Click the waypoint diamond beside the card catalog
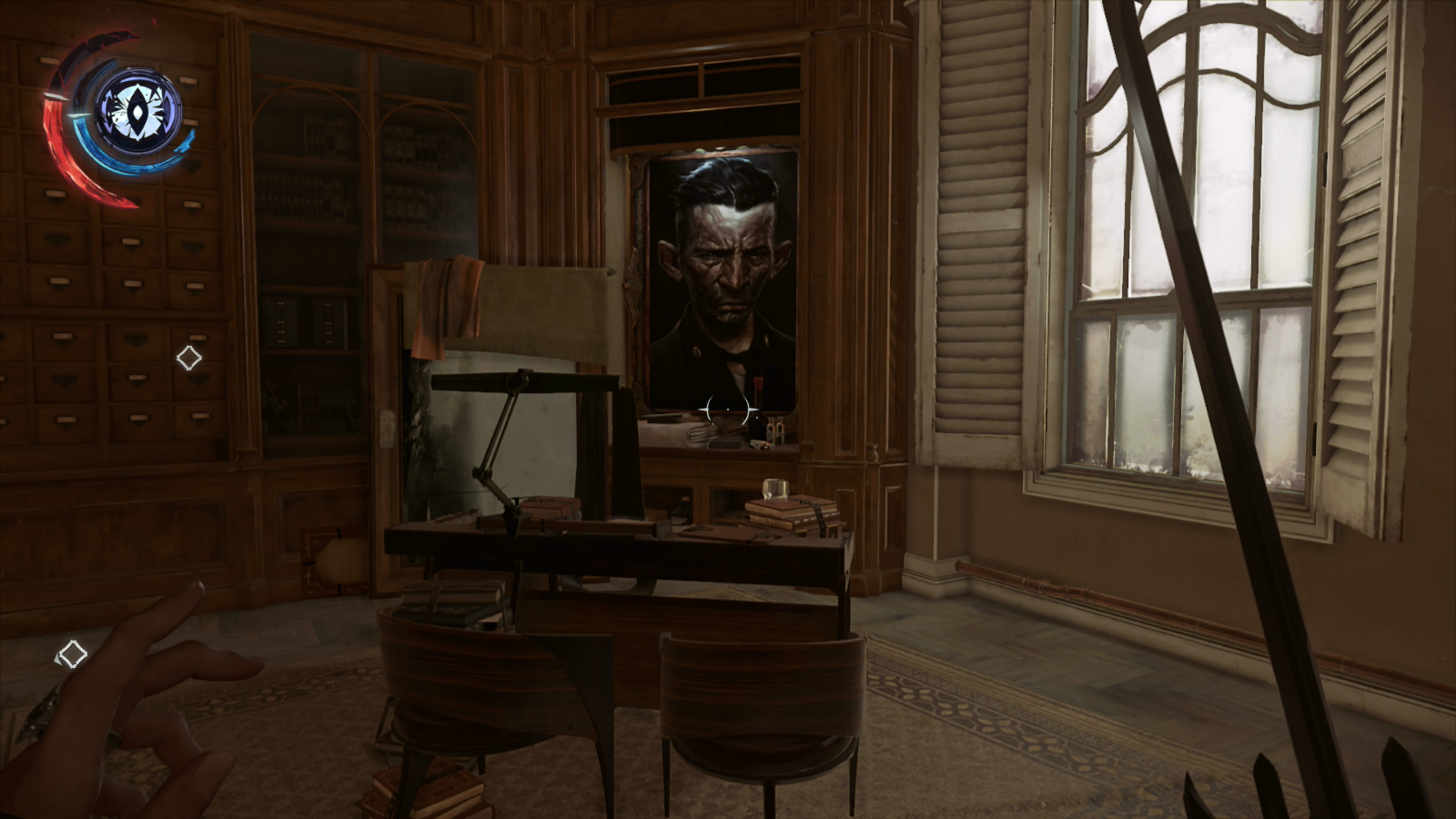The width and height of the screenshot is (1456, 819). point(189,357)
